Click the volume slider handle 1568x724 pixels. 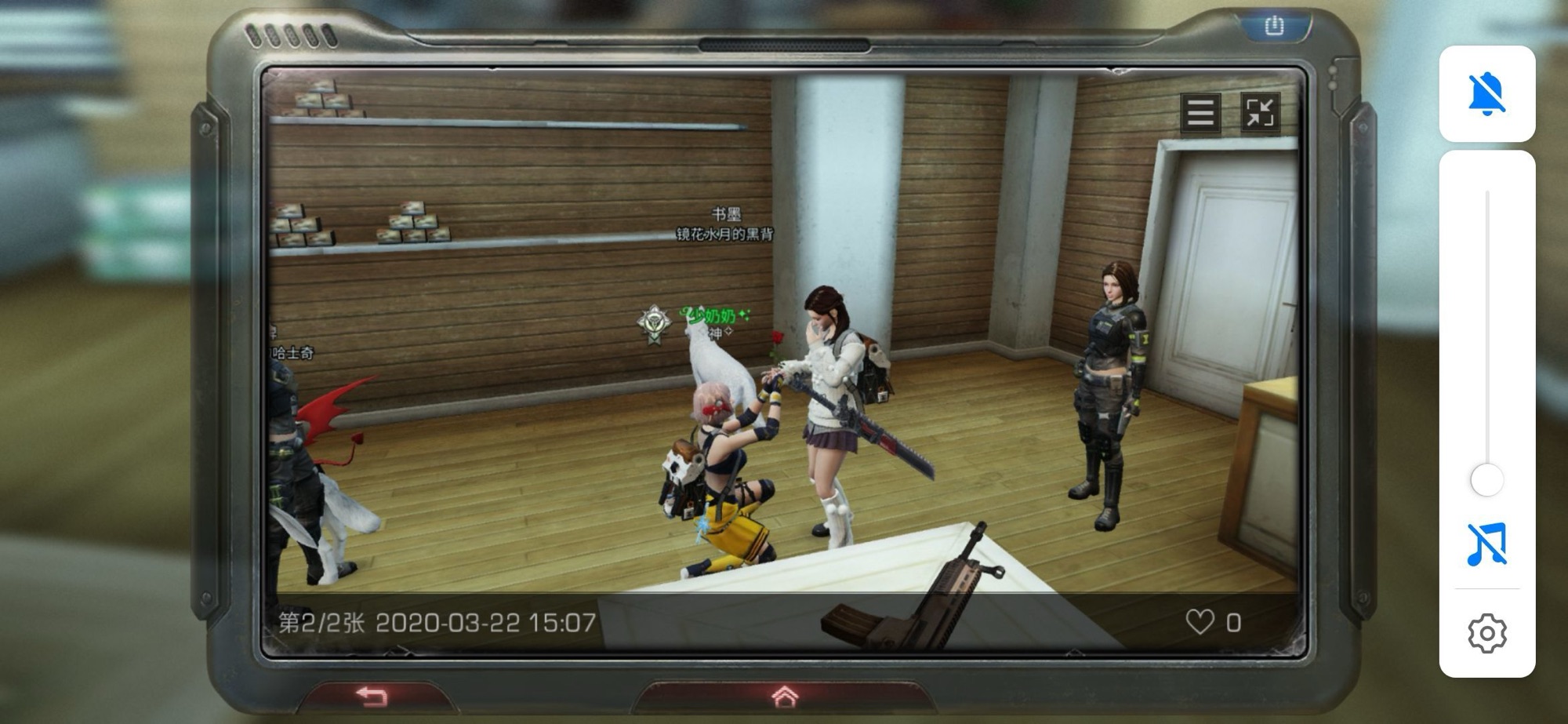click(1486, 480)
